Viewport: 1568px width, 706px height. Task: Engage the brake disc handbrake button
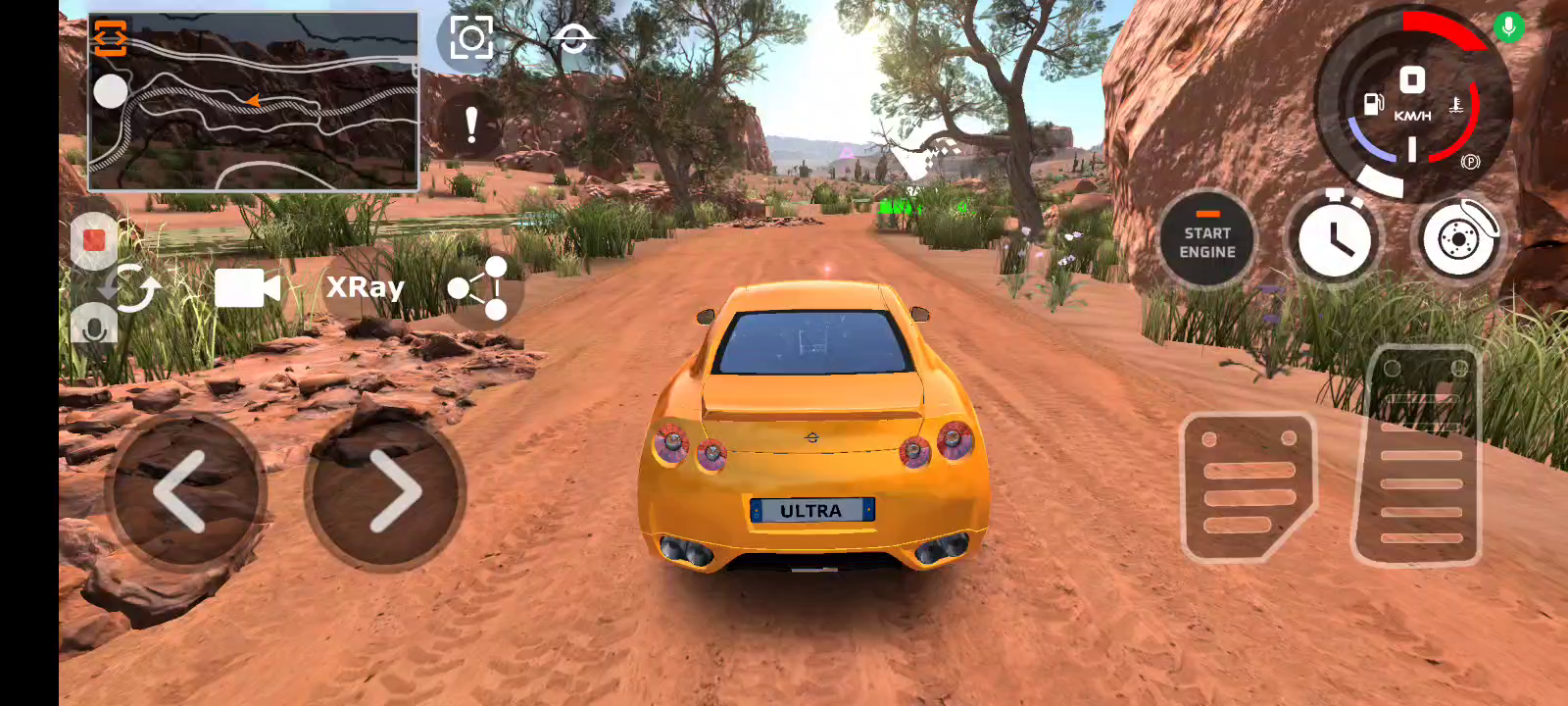pos(1458,239)
